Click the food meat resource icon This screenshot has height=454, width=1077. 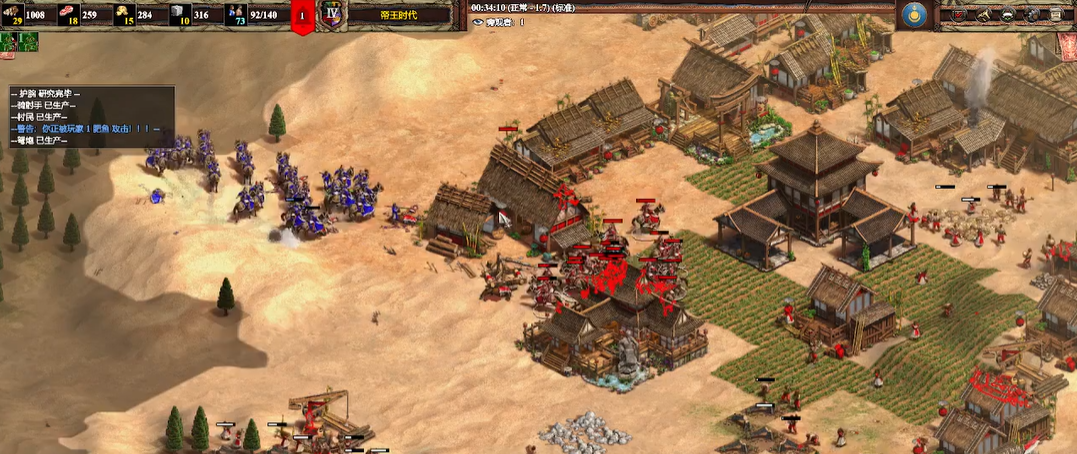(x=69, y=14)
